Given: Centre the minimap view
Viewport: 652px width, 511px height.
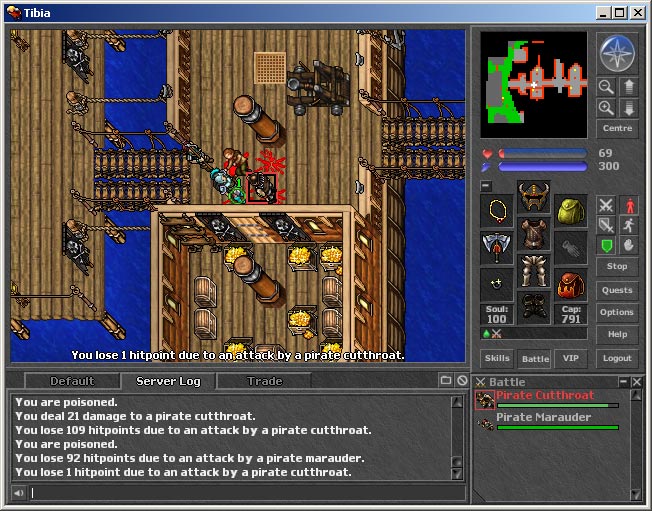Looking at the screenshot, I should [x=617, y=129].
